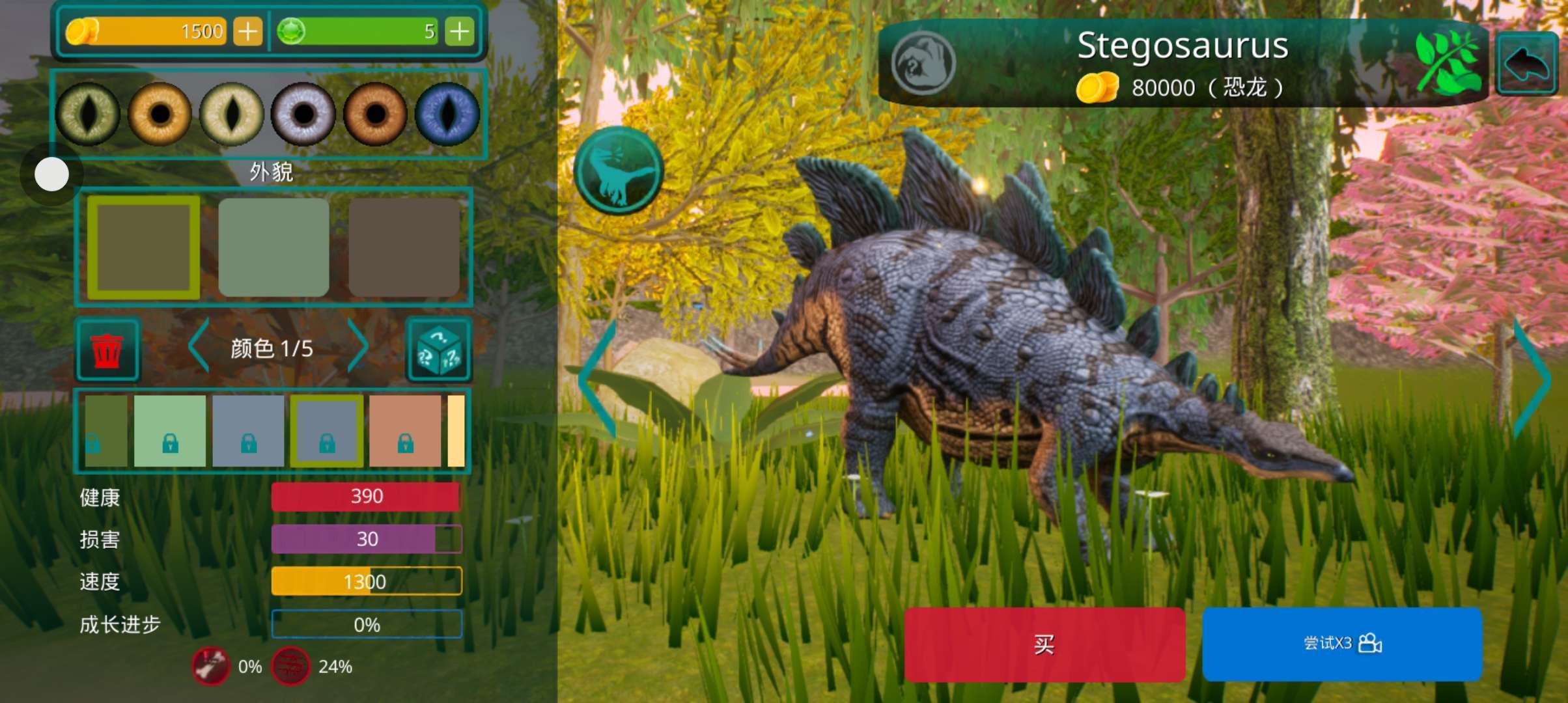Go to the previous color page
Viewport: 1568px width, 703px height.
[198, 346]
